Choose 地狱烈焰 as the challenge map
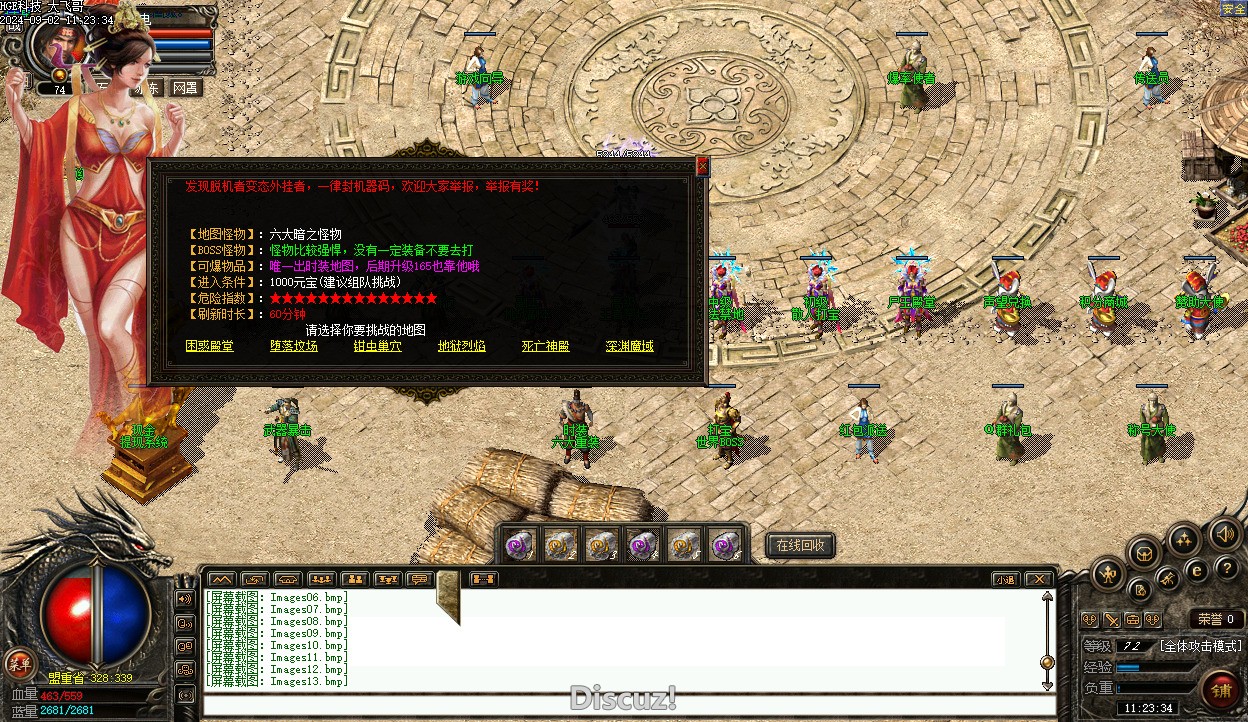Image resolution: width=1248 pixels, height=722 pixels. click(x=462, y=346)
